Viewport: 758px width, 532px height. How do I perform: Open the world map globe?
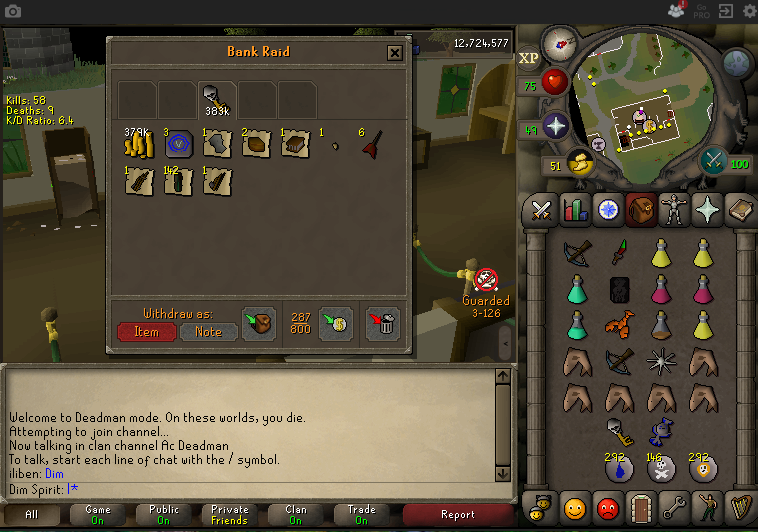coord(737,63)
